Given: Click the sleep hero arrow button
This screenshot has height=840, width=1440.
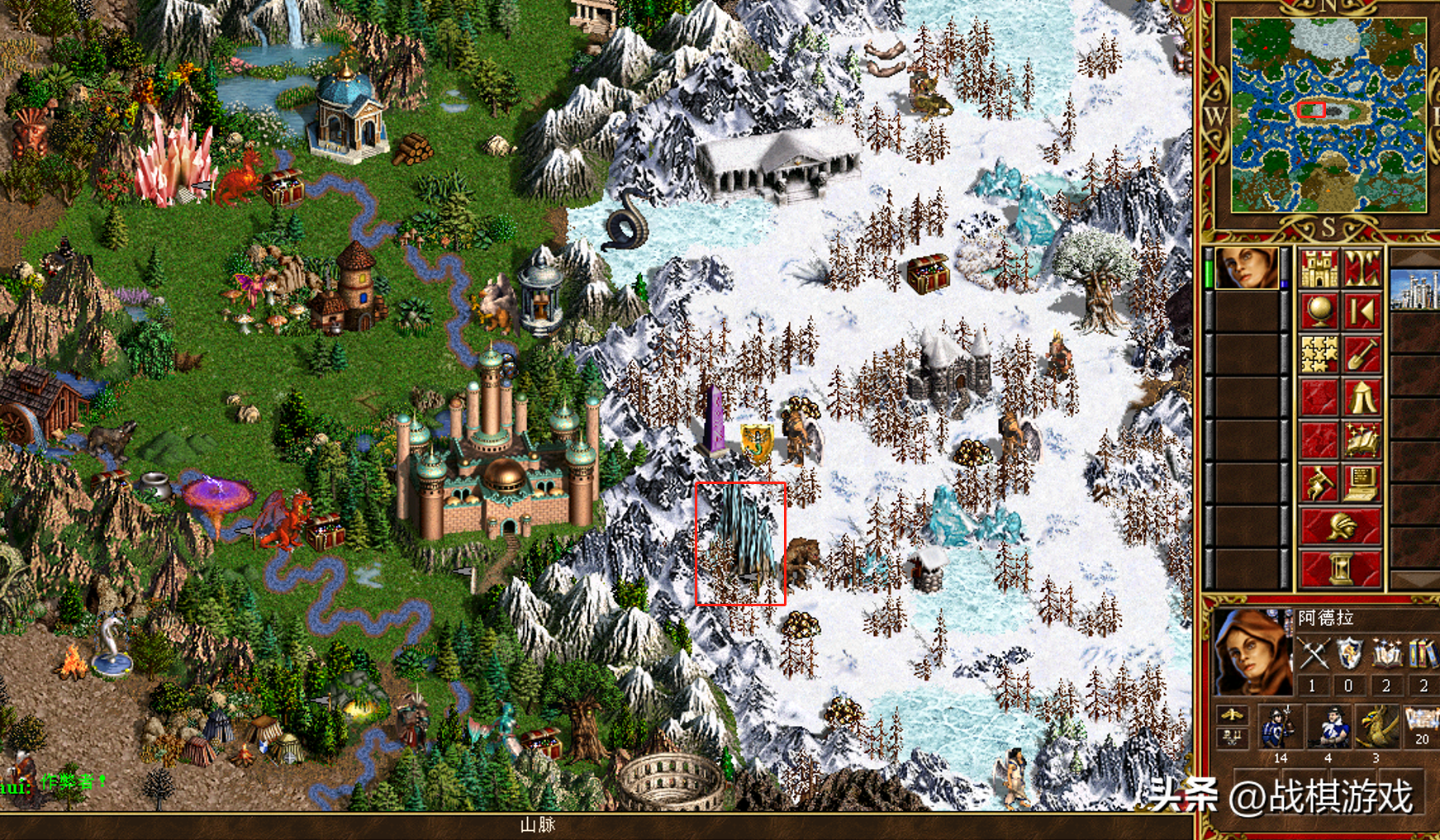Looking at the screenshot, I should (1362, 311).
